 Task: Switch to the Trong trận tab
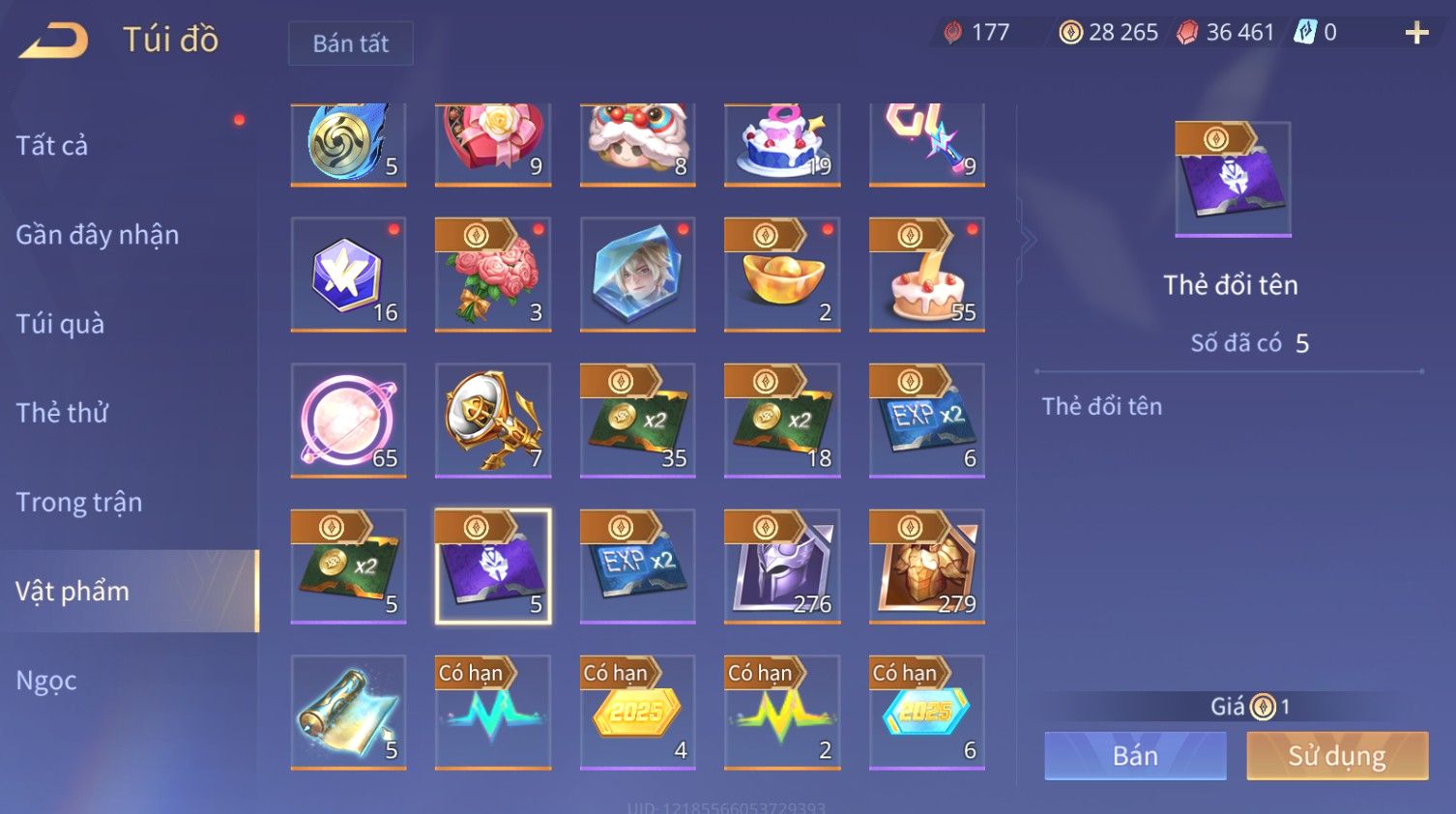click(x=79, y=502)
